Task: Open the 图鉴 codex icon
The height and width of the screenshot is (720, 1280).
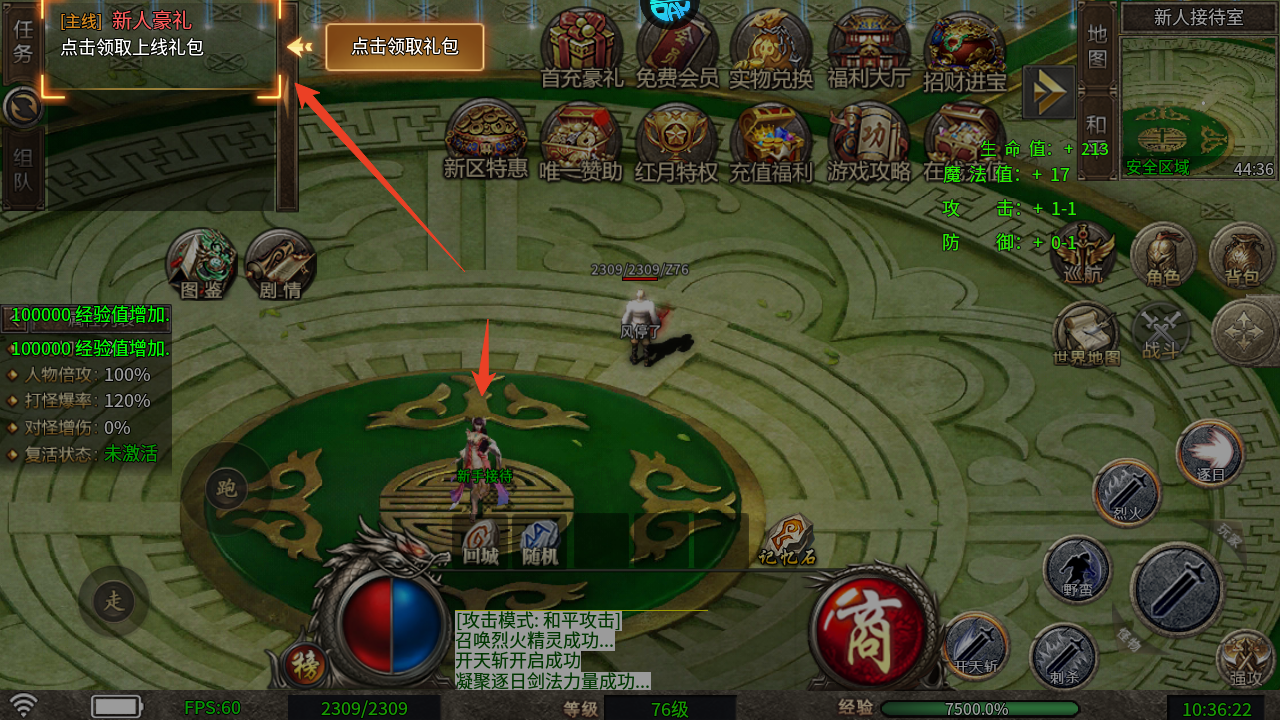Action: pyautogui.click(x=201, y=263)
